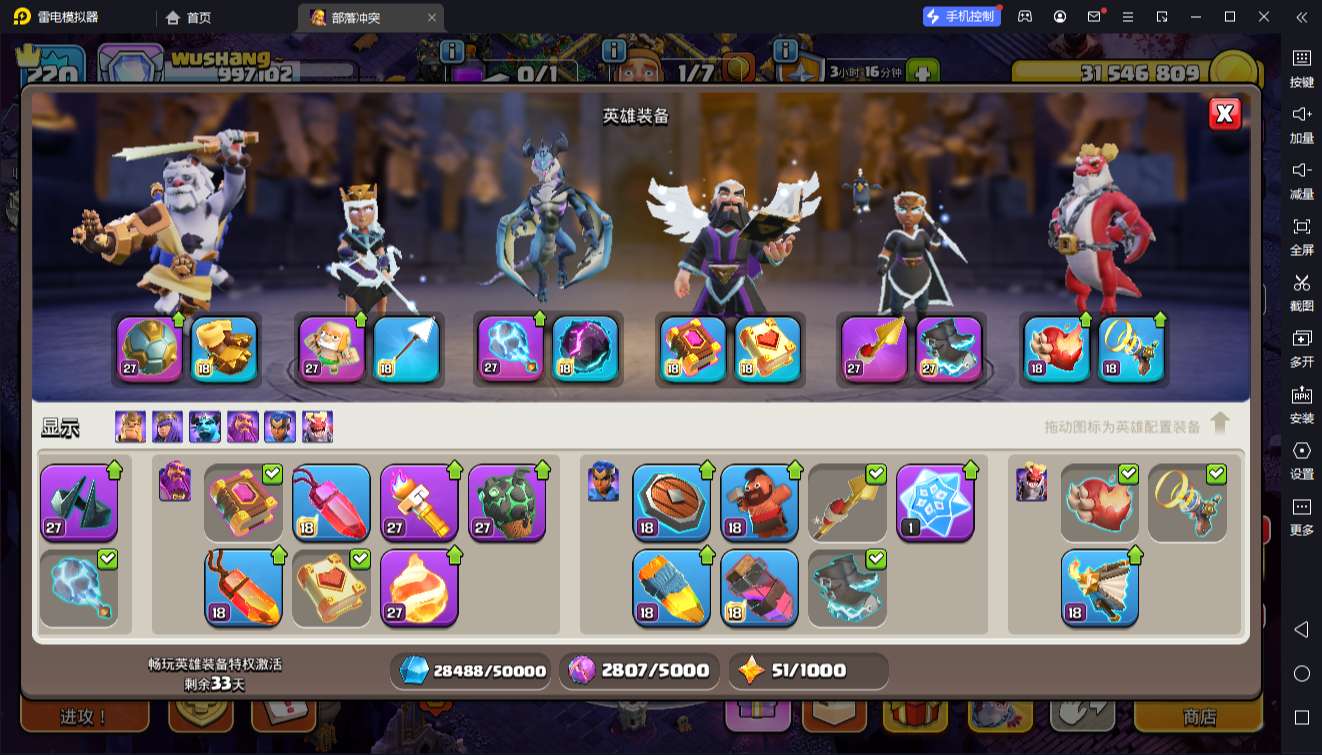Select the equipped Frozen Arrow slot
Screen dimensions: 1322x755
(x=406, y=349)
